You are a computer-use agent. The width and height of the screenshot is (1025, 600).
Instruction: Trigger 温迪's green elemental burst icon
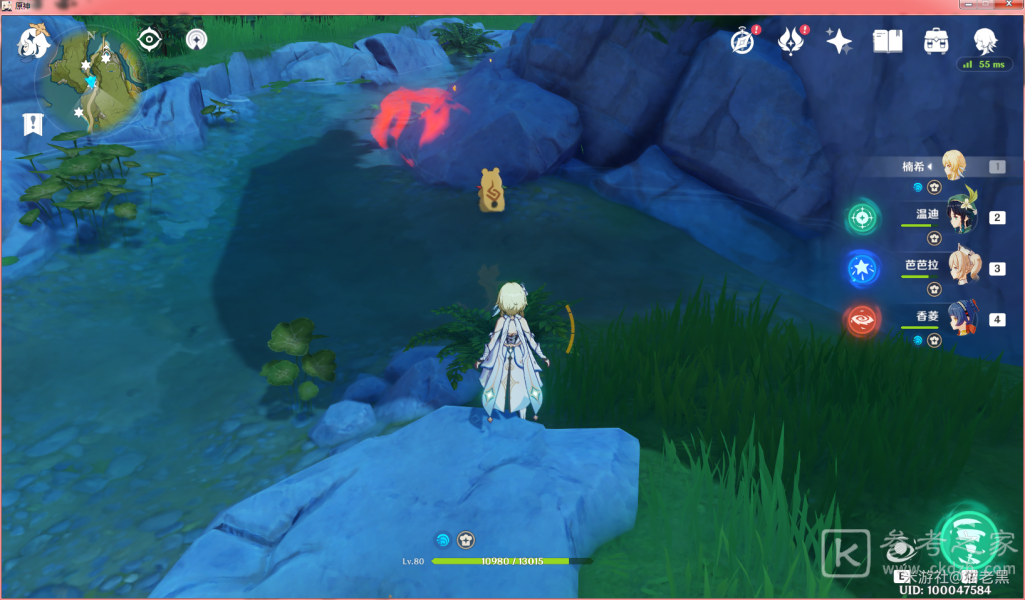pyautogui.click(x=862, y=217)
